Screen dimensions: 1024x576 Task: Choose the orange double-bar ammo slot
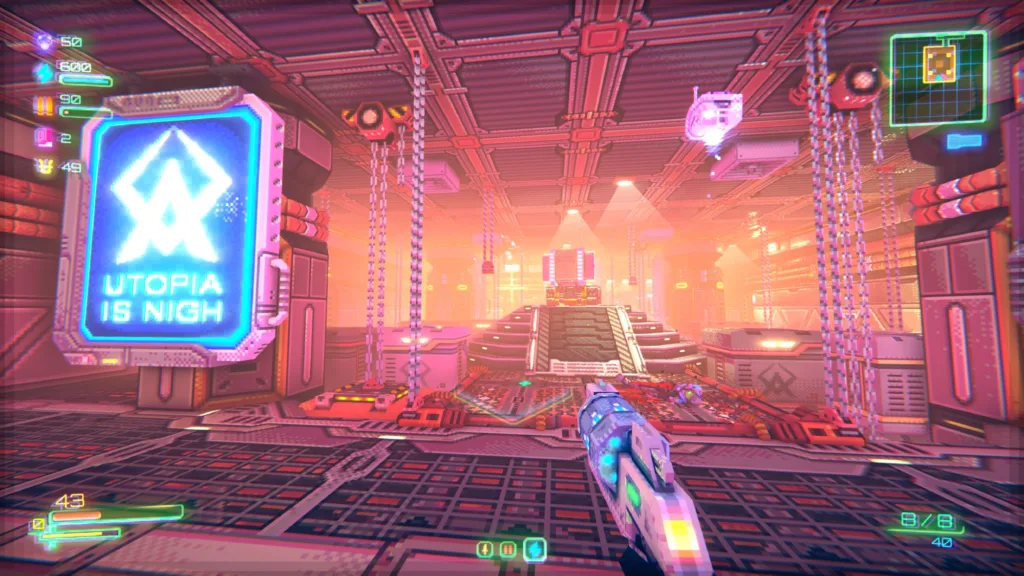click(x=508, y=549)
